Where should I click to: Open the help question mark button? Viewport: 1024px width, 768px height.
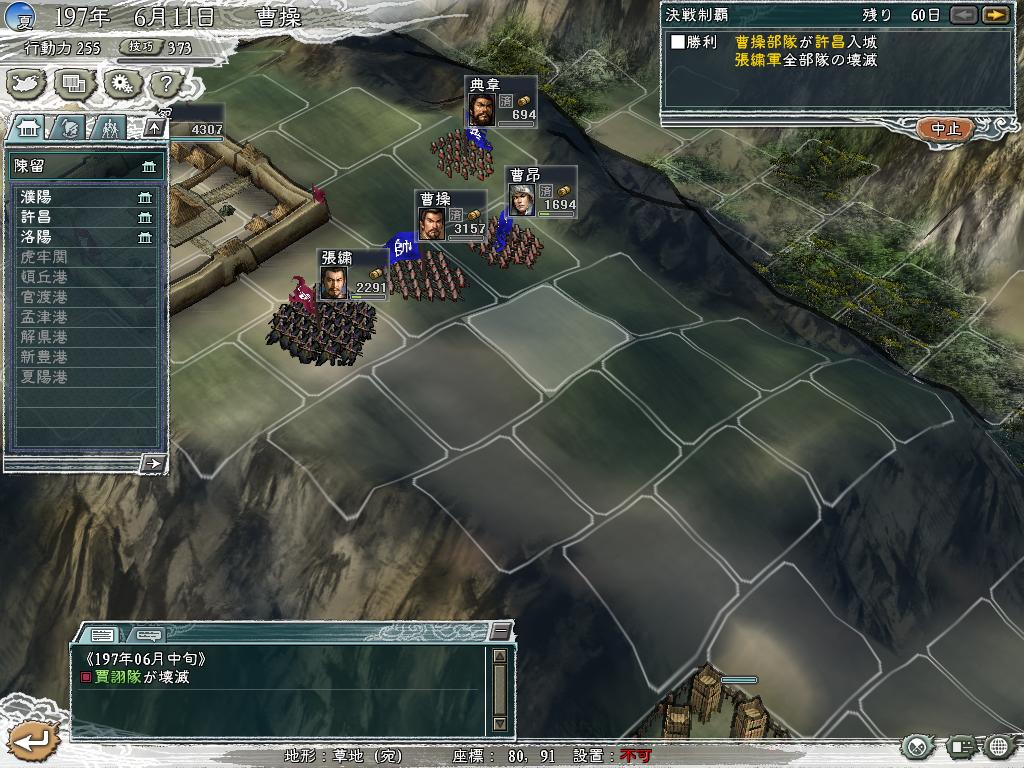pos(165,84)
